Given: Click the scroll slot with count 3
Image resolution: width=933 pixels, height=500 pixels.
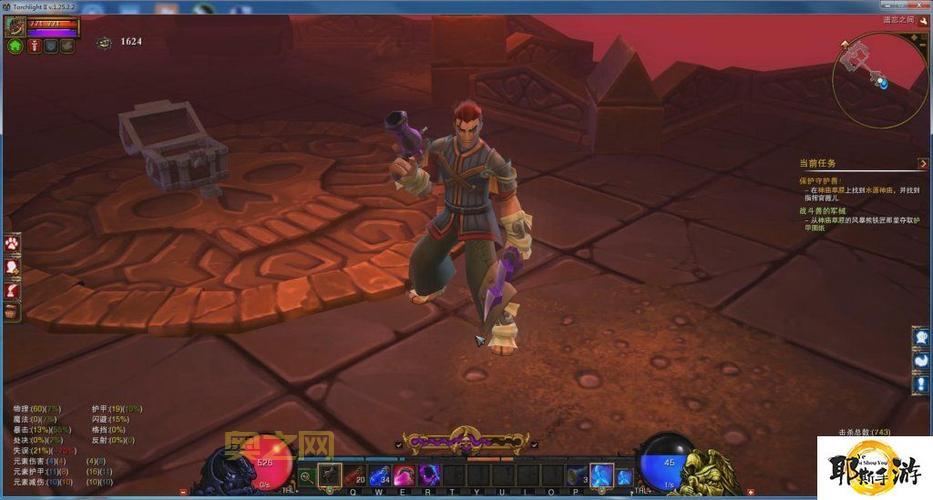Looking at the screenshot, I should 577,475.
